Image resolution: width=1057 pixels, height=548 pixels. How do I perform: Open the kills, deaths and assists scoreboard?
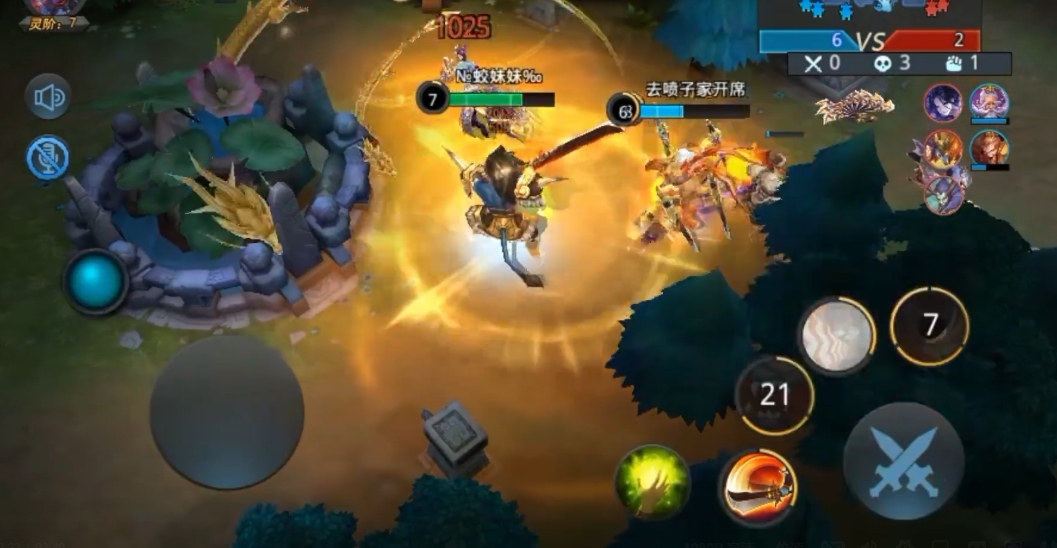(x=899, y=64)
